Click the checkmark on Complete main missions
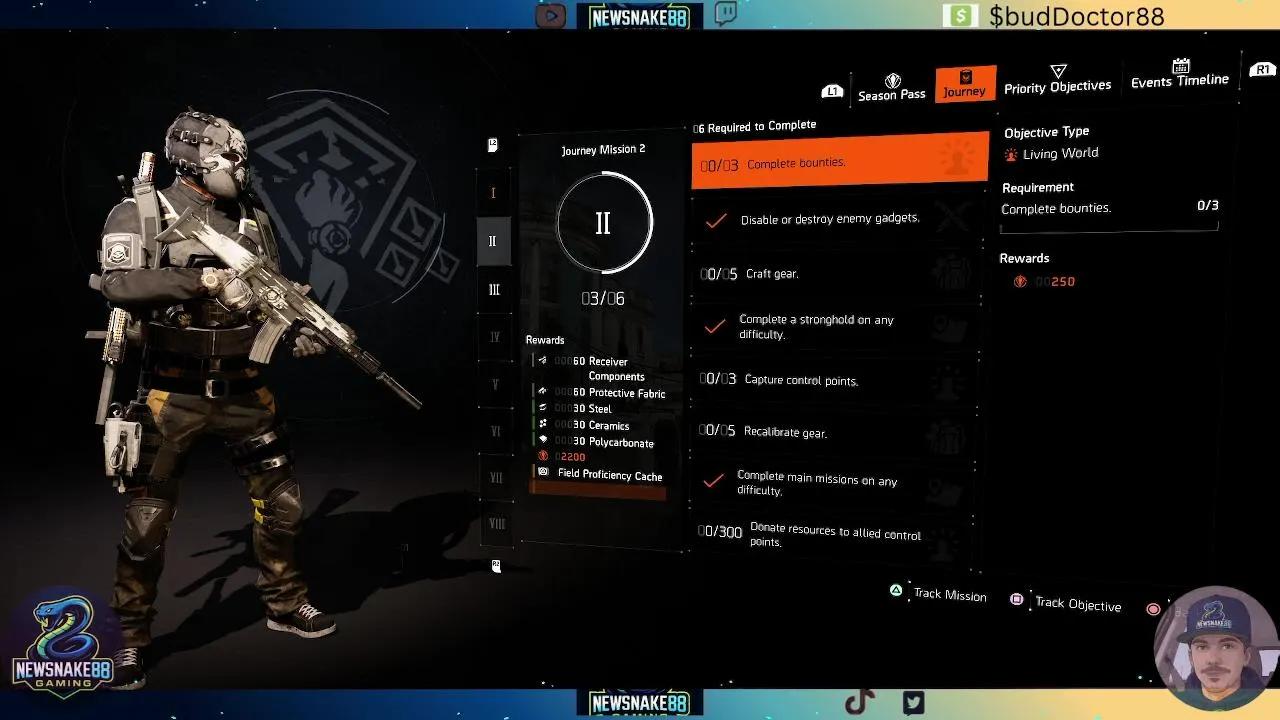 [716, 482]
